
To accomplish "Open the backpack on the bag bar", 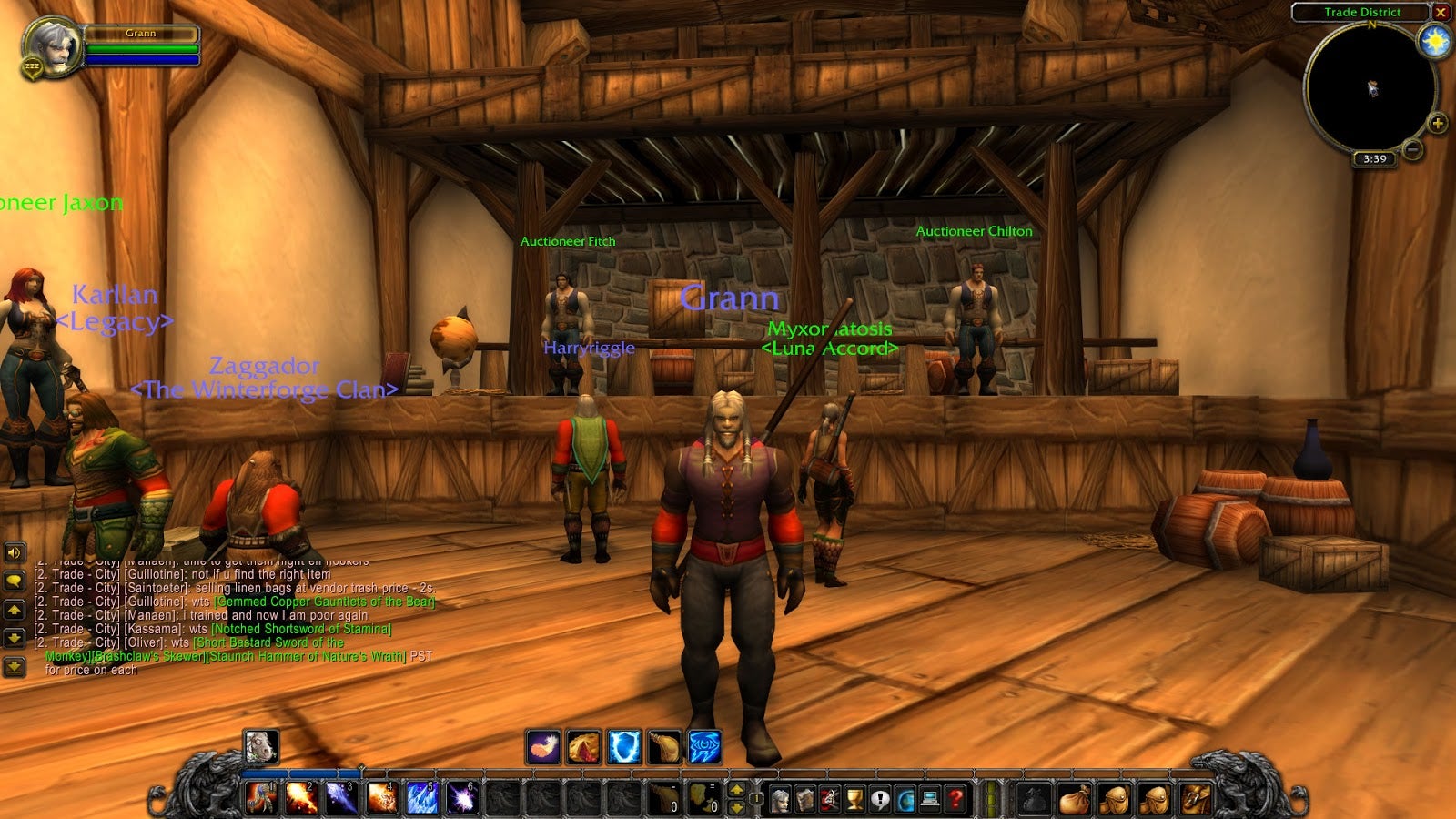I will tap(1194, 799).
